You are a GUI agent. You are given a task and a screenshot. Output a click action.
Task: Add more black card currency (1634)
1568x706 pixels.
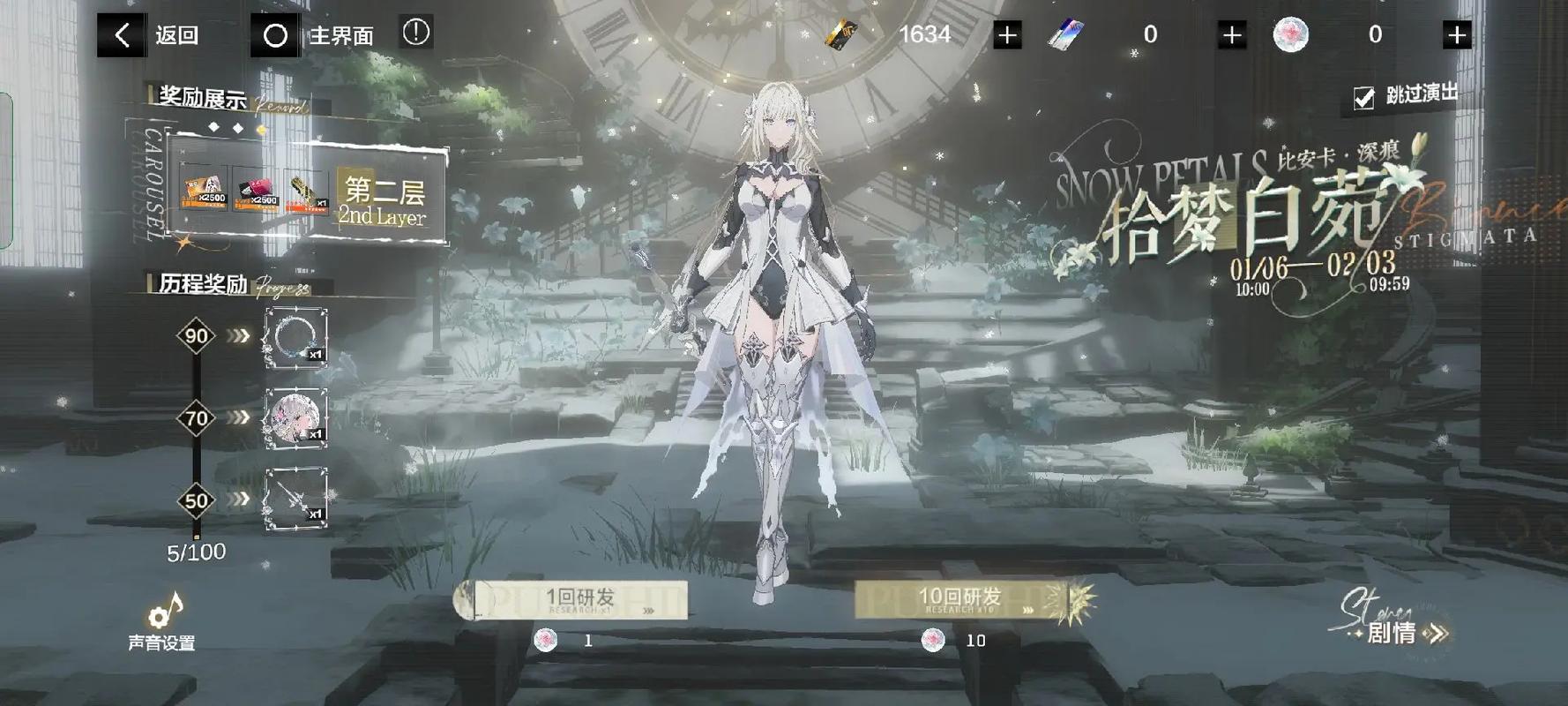(1007, 35)
